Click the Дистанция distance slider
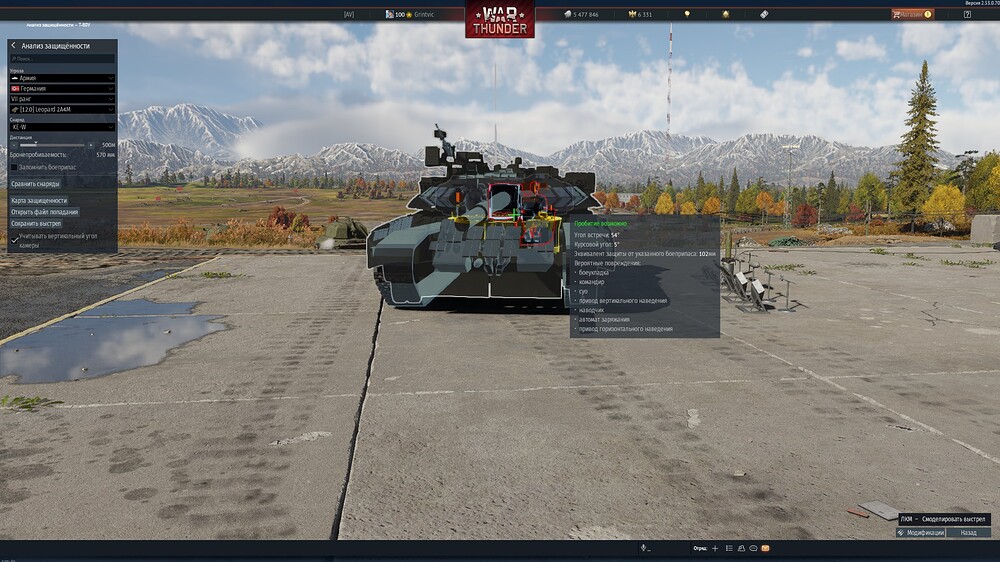 pyautogui.click(x=48, y=146)
